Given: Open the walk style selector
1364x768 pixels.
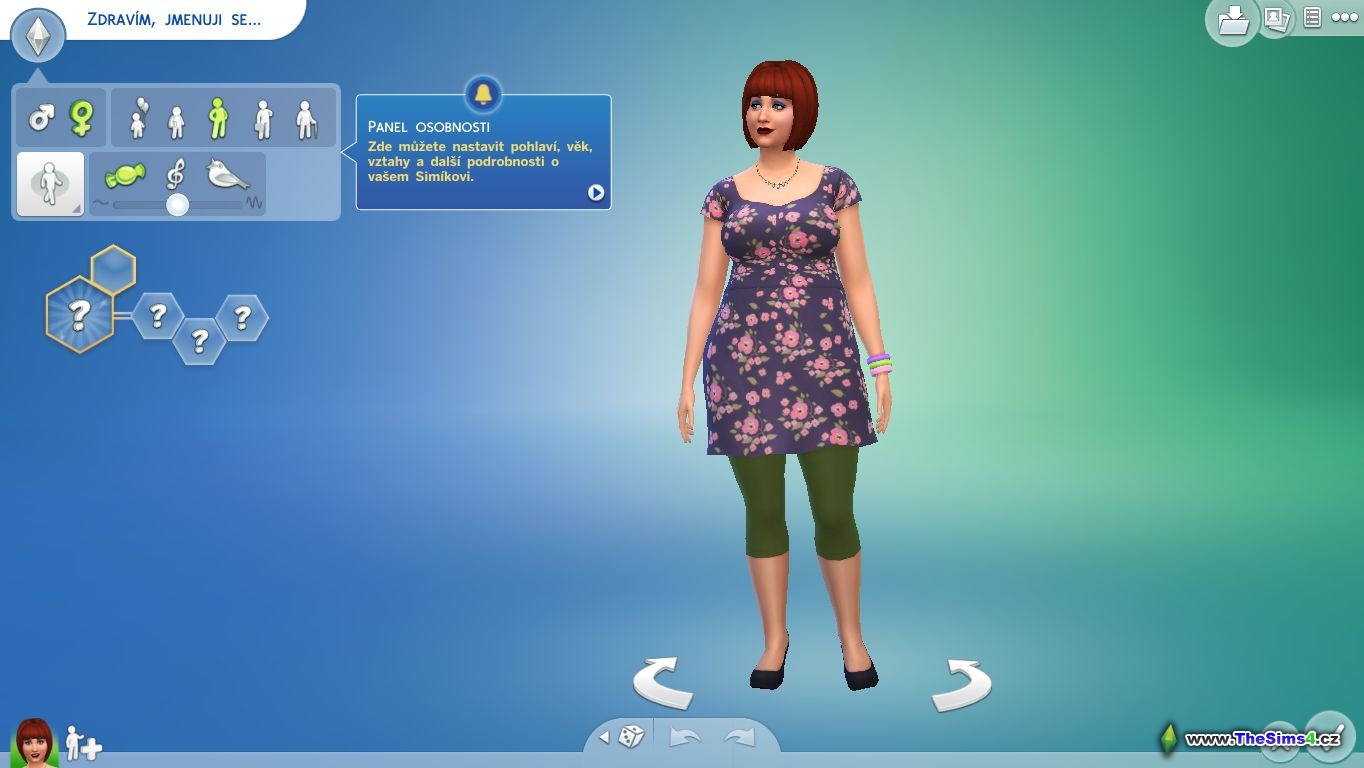Looking at the screenshot, I should (x=50, y=184).
